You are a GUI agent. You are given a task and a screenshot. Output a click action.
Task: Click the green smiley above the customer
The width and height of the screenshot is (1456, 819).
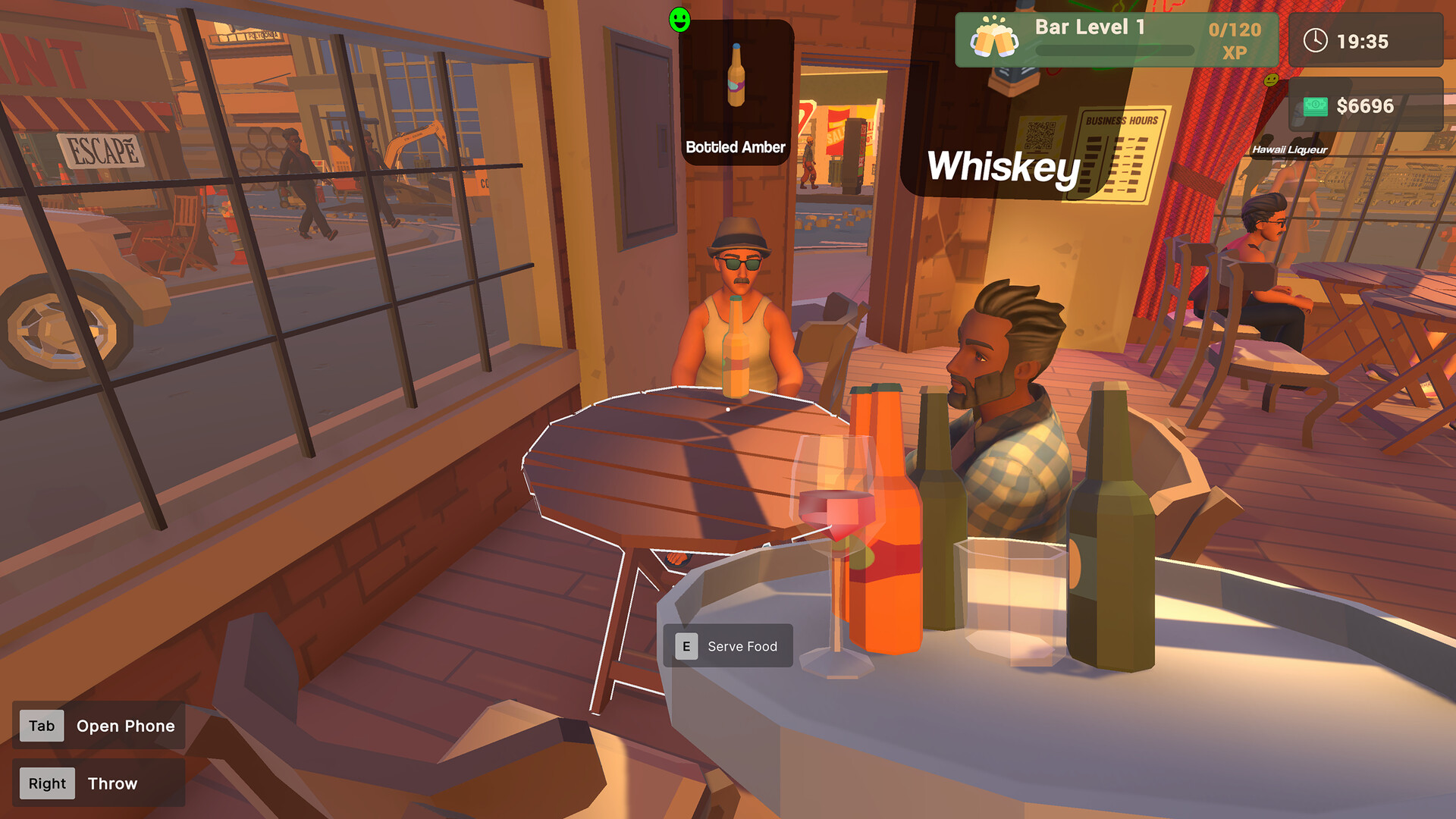pyautogui.click(x=679, y=21)
